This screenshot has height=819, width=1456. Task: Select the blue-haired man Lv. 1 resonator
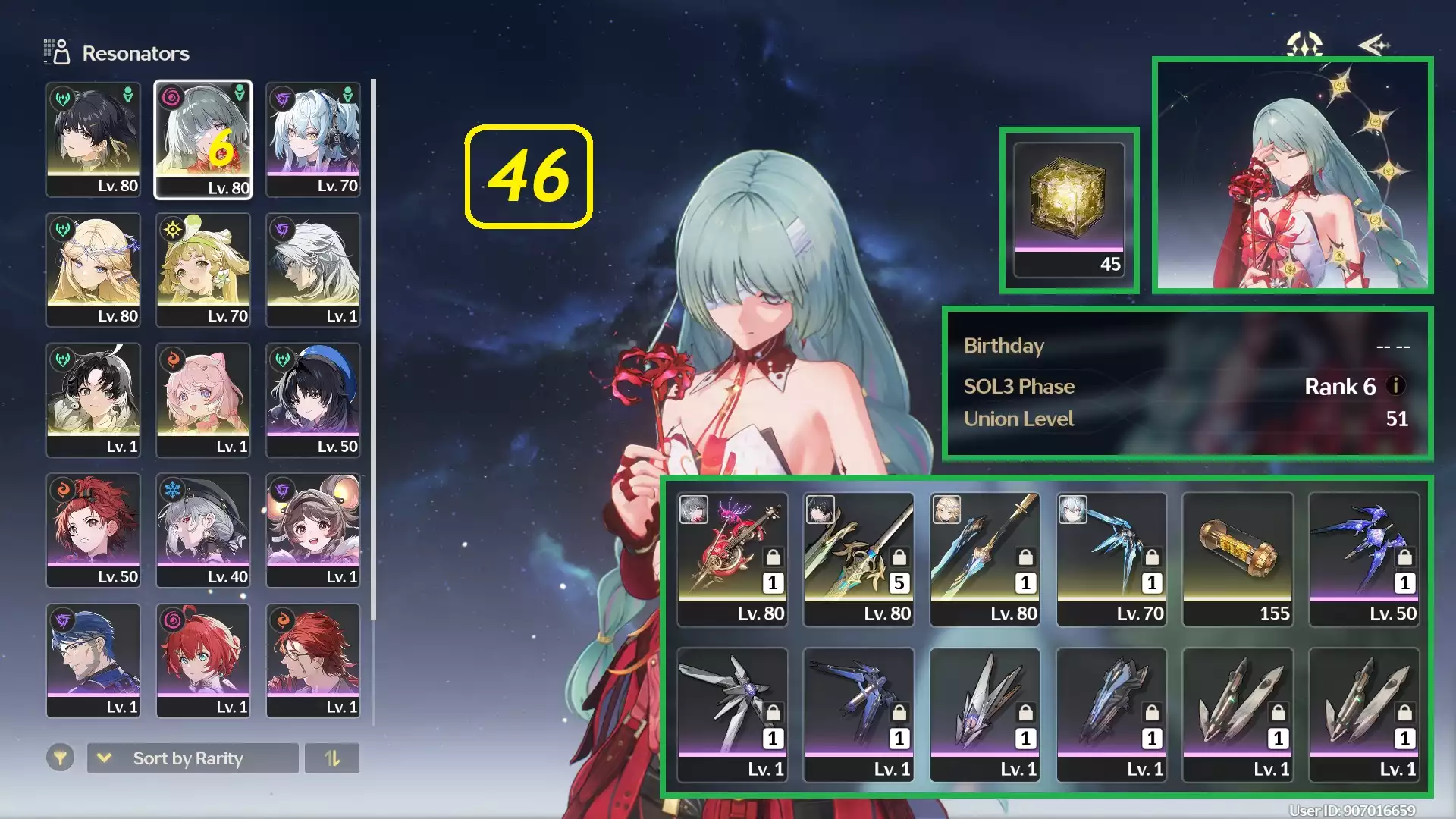click(x=93, y=661)
